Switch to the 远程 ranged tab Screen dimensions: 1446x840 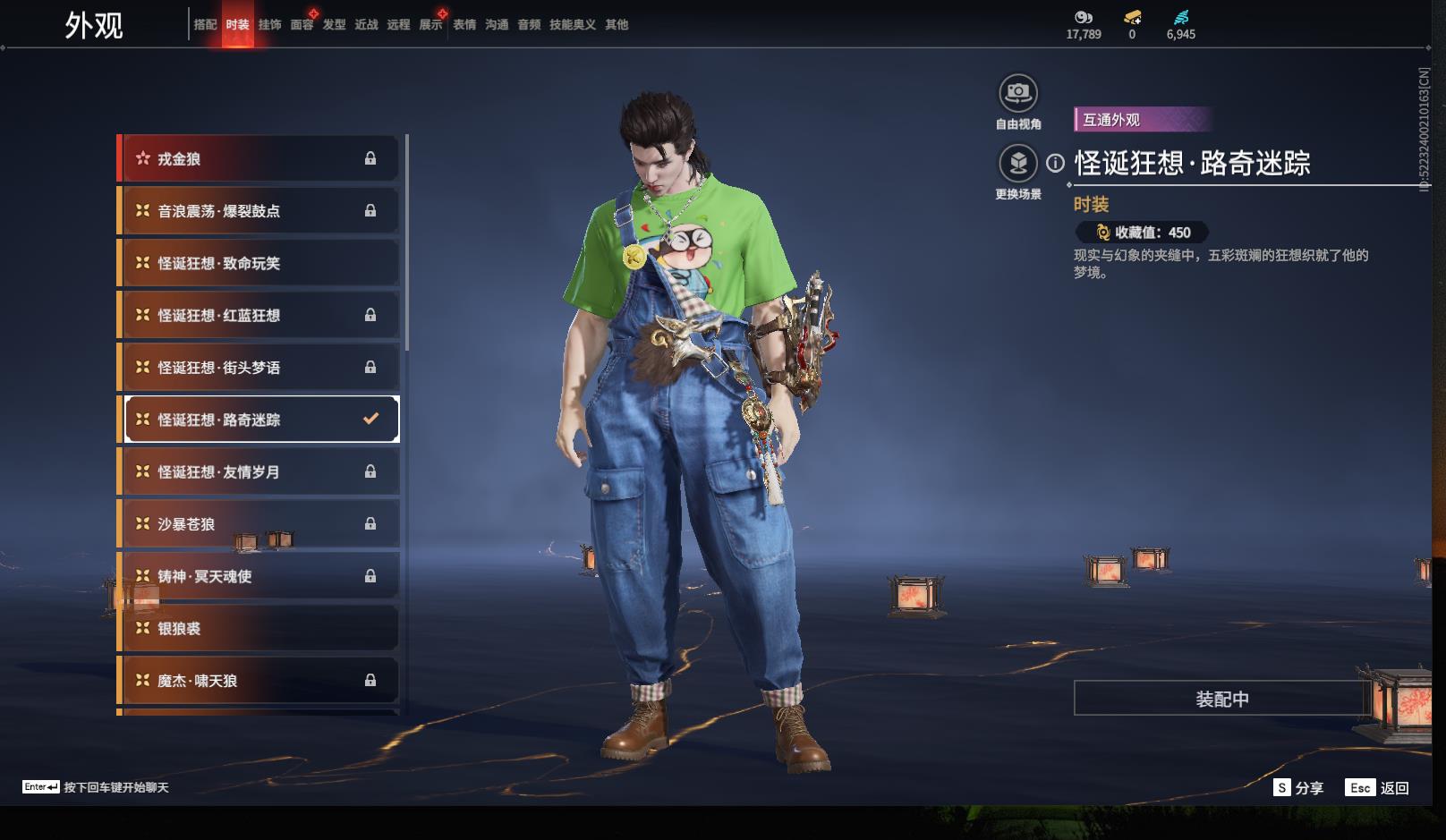398,25
